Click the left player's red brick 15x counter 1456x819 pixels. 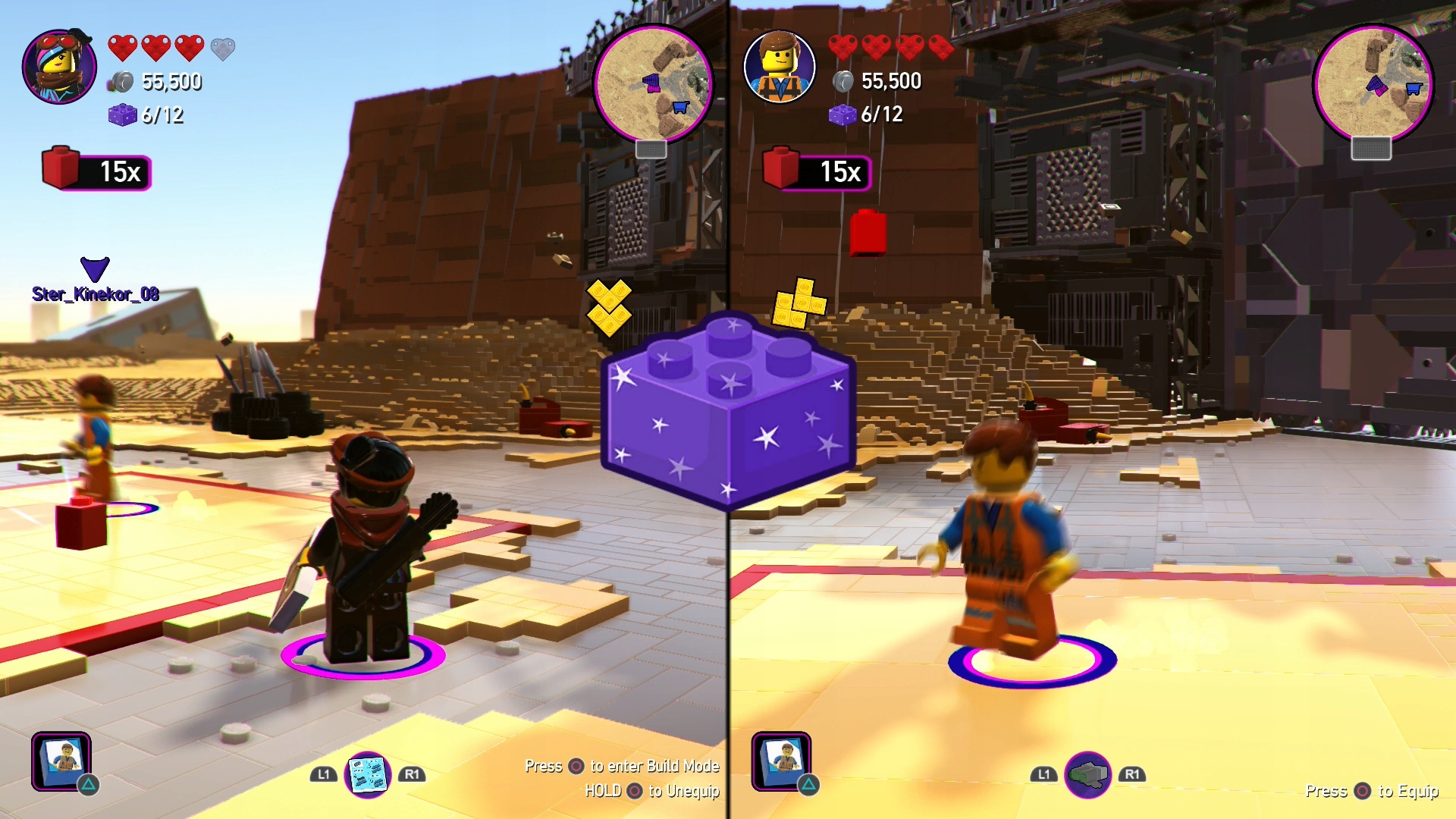click(x=97, y=171)
